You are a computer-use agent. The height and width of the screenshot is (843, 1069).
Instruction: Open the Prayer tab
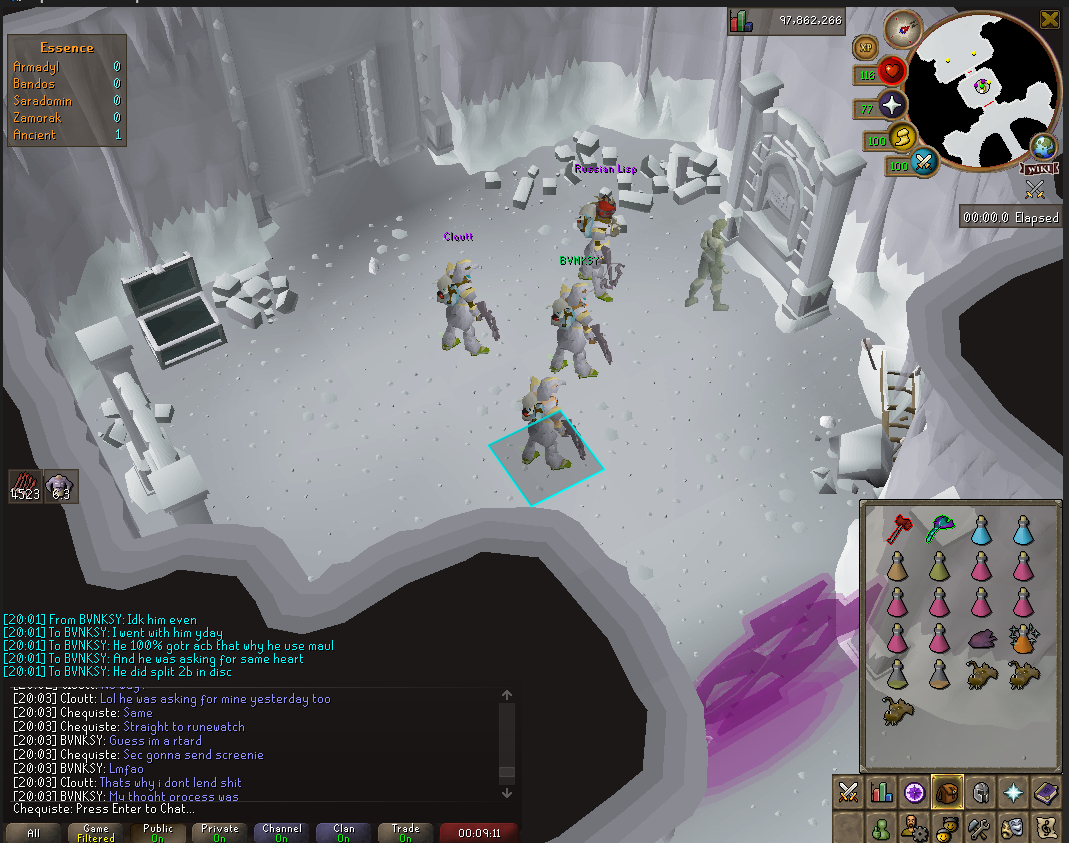click(1014, 792)
